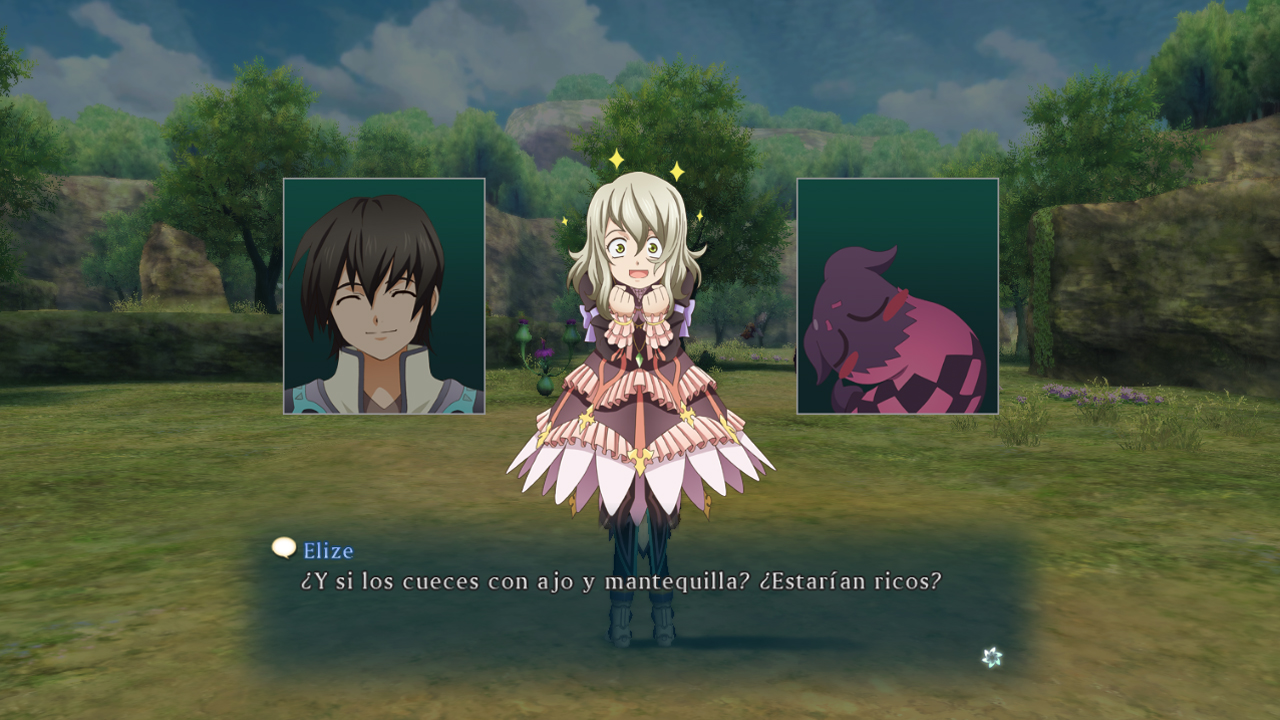Select the dark-haired boy's skit portrait
The image size is (1280, 720).
[384, 296]
